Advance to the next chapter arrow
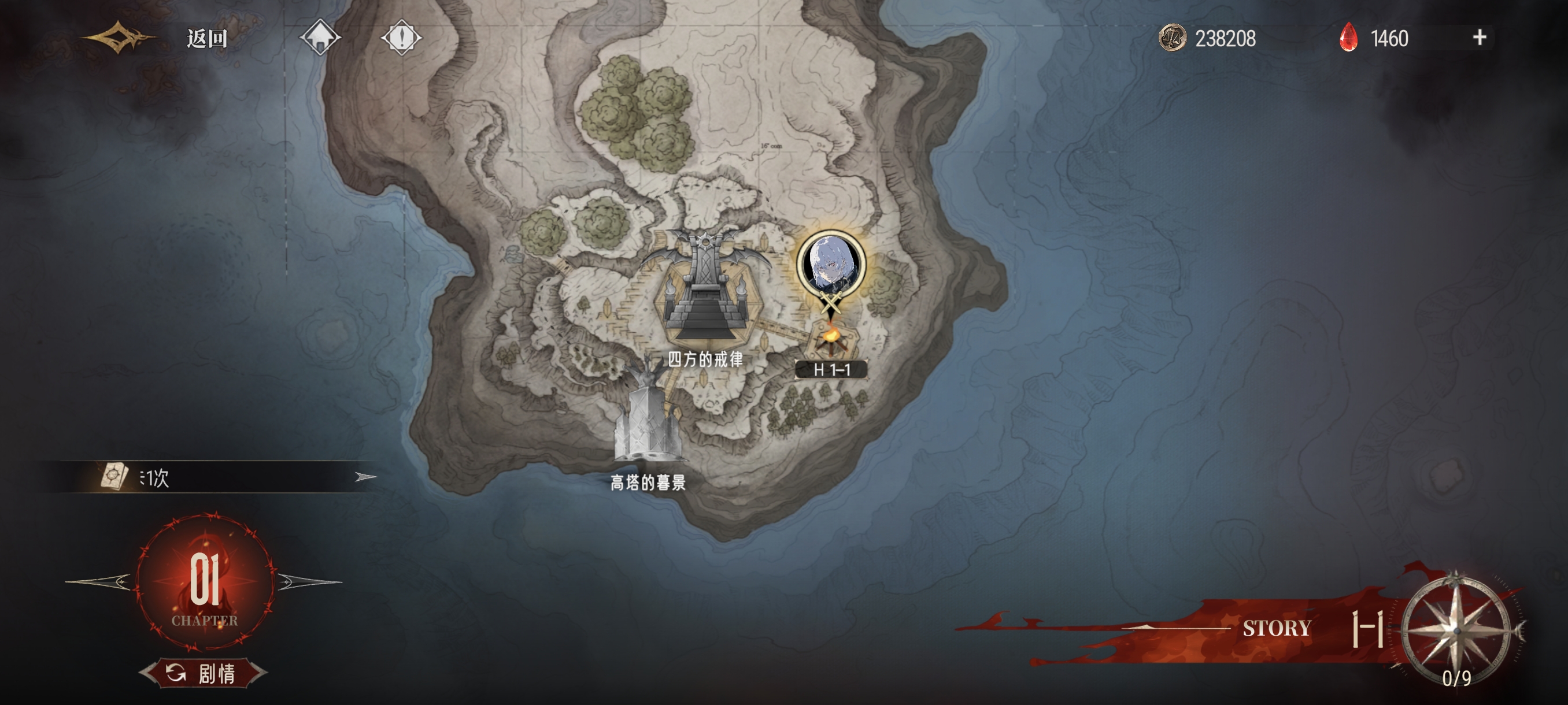The image size is (1568, 705). point(309,581)
